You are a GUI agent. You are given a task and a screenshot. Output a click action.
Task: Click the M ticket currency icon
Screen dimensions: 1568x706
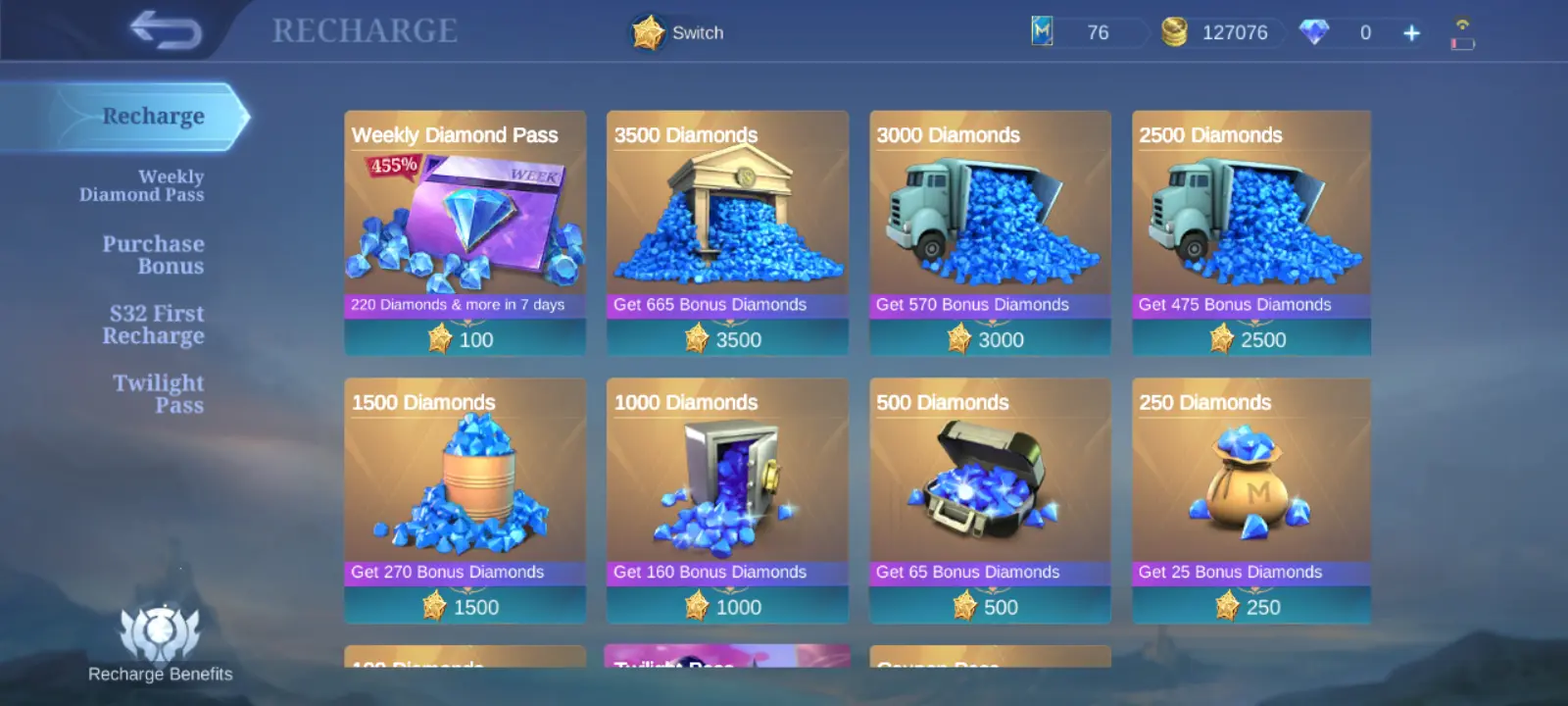[x=1041, y=31]
